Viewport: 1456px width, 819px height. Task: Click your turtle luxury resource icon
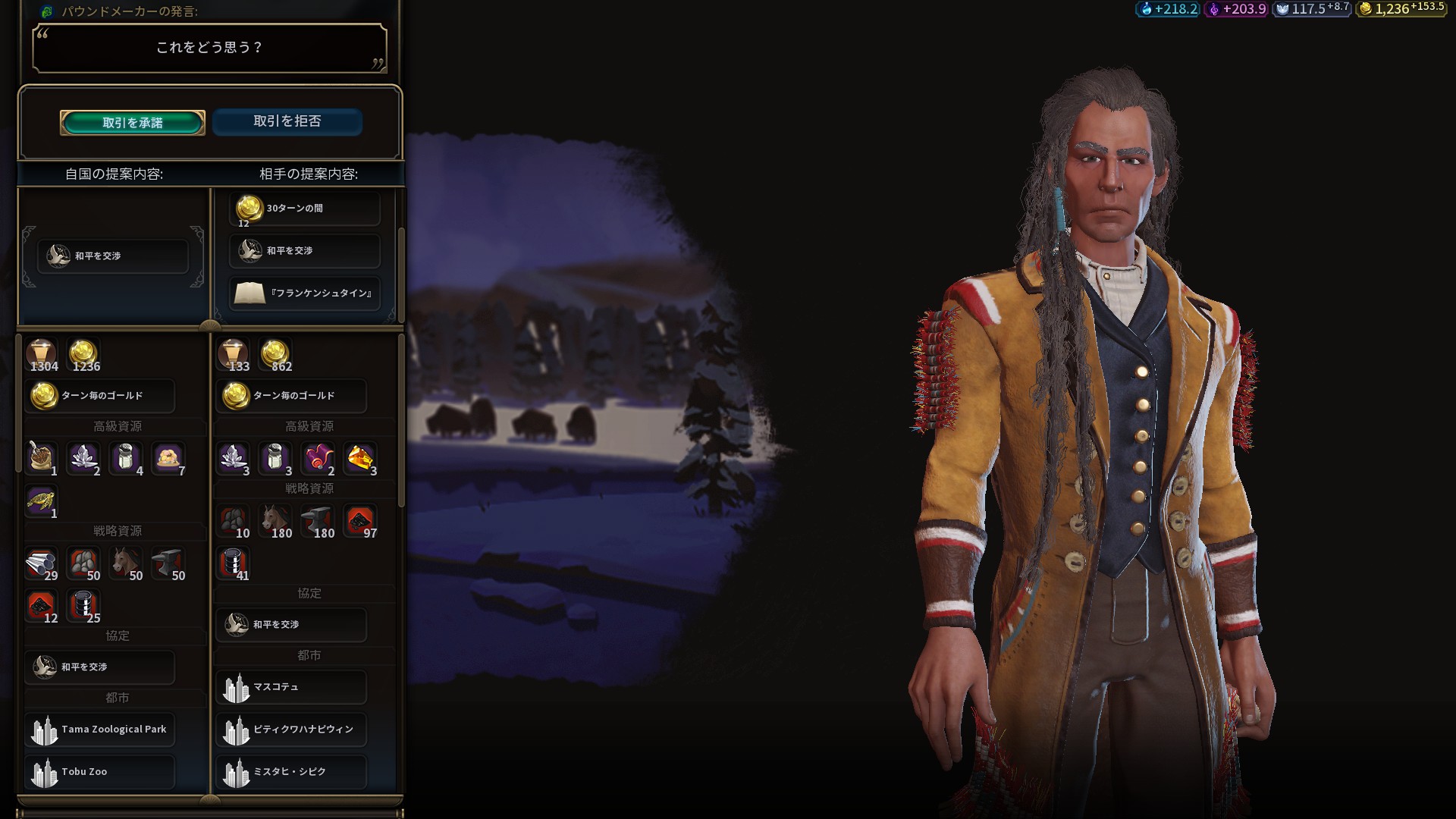pyautogui.click(x=41, y=502)
